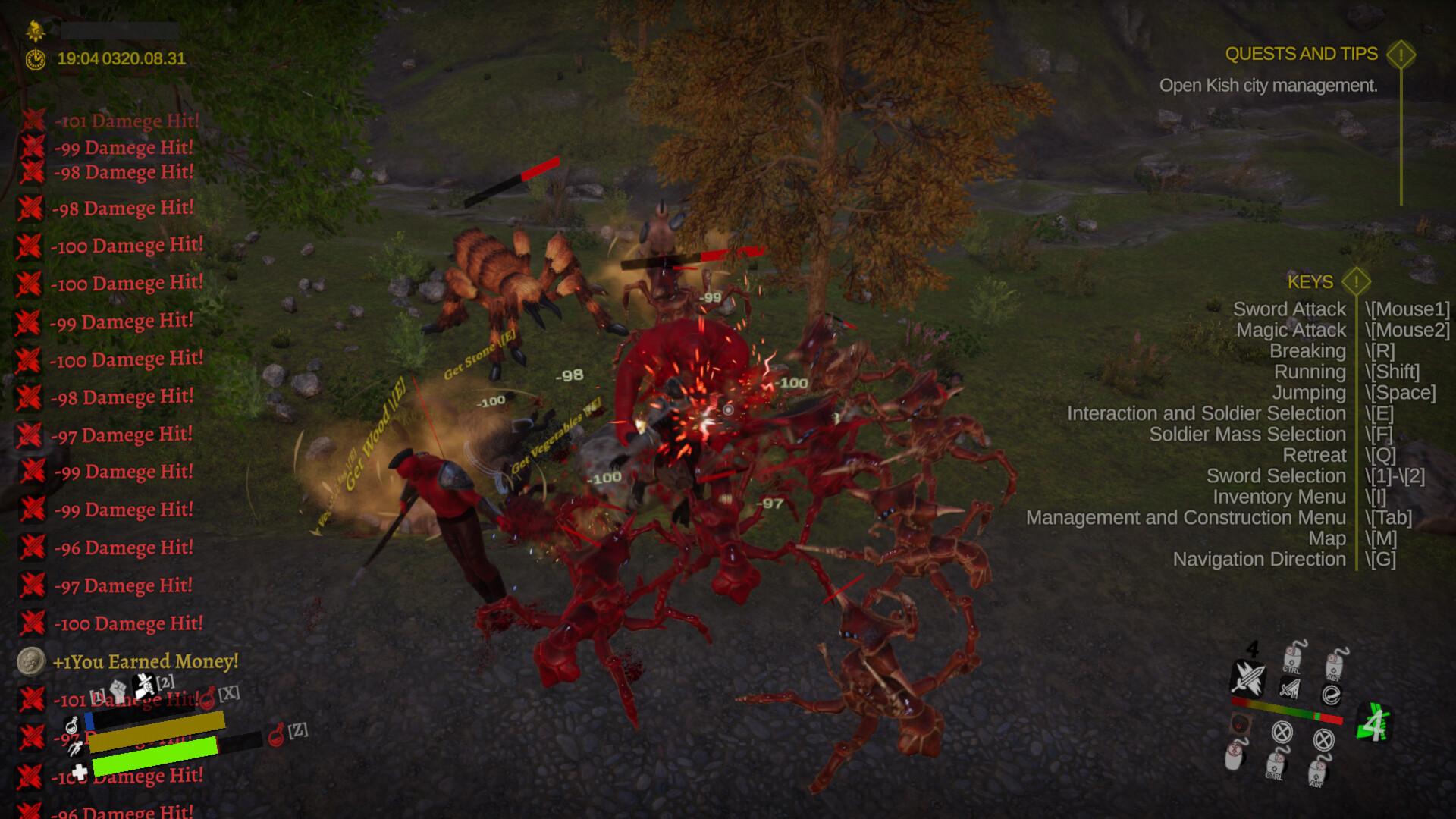Select the sword icon labeled [2]
Image resolution: width=1456 pixels, height=819 pixels.
coord(143,686)
